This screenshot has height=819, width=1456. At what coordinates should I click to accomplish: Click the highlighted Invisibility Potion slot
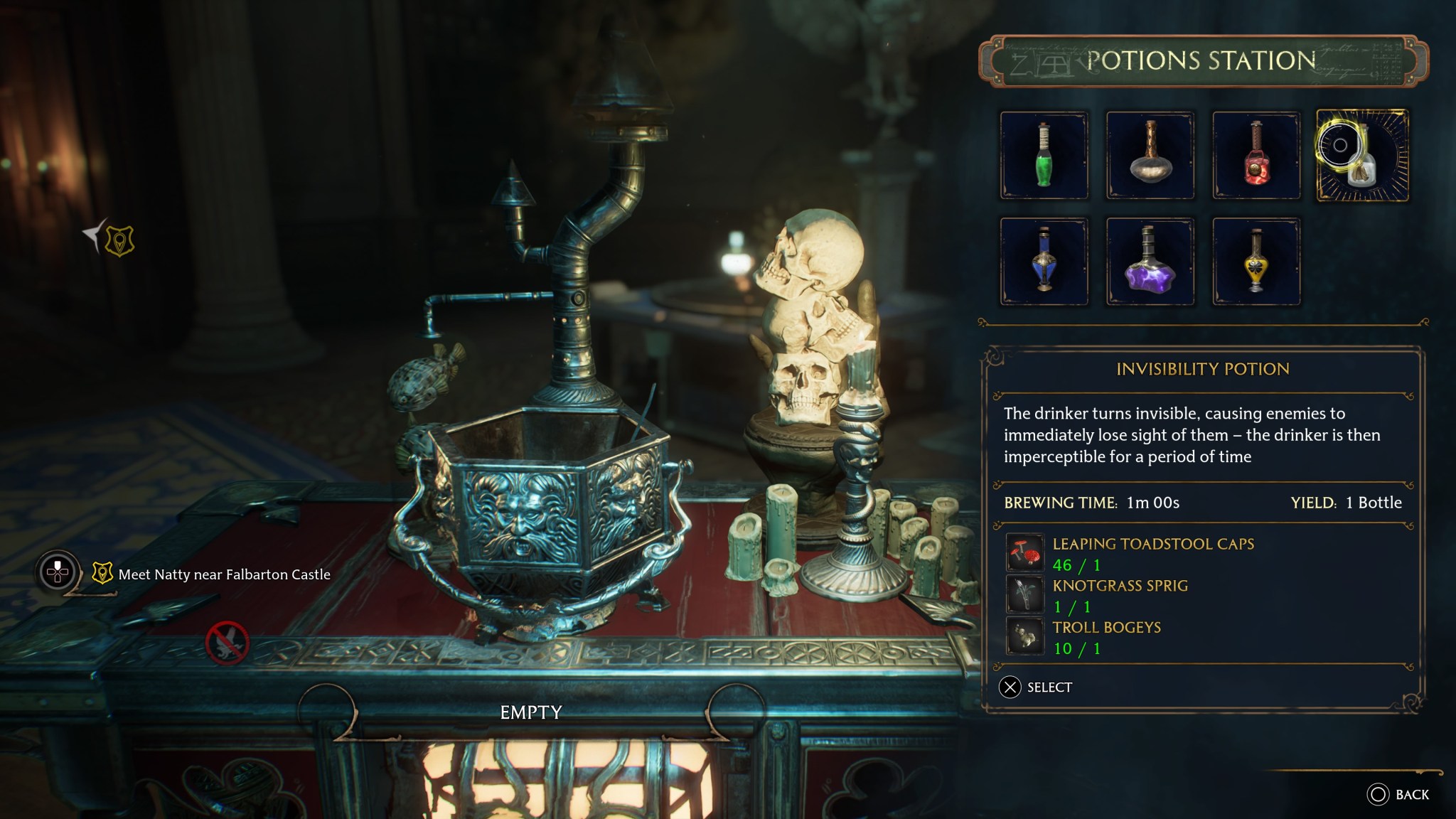click(1364, 154)
